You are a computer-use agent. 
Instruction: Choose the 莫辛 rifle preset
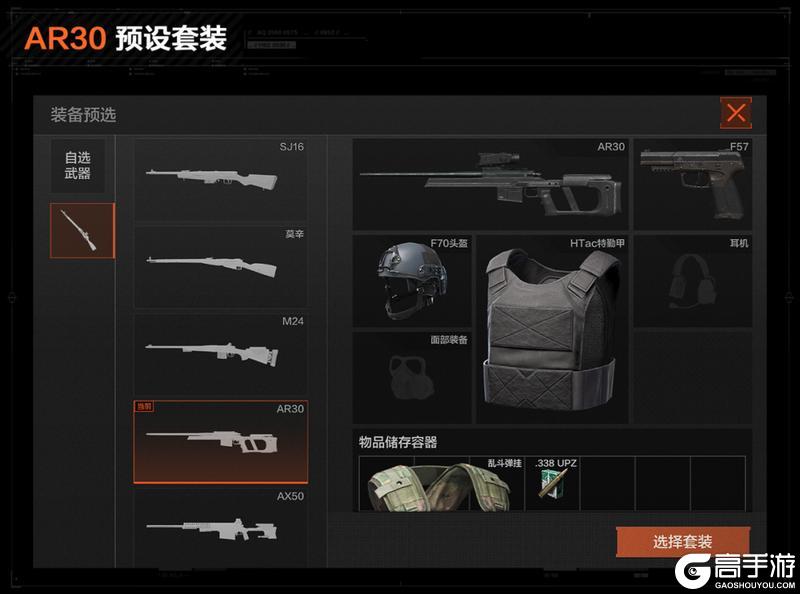pos(221,266)
